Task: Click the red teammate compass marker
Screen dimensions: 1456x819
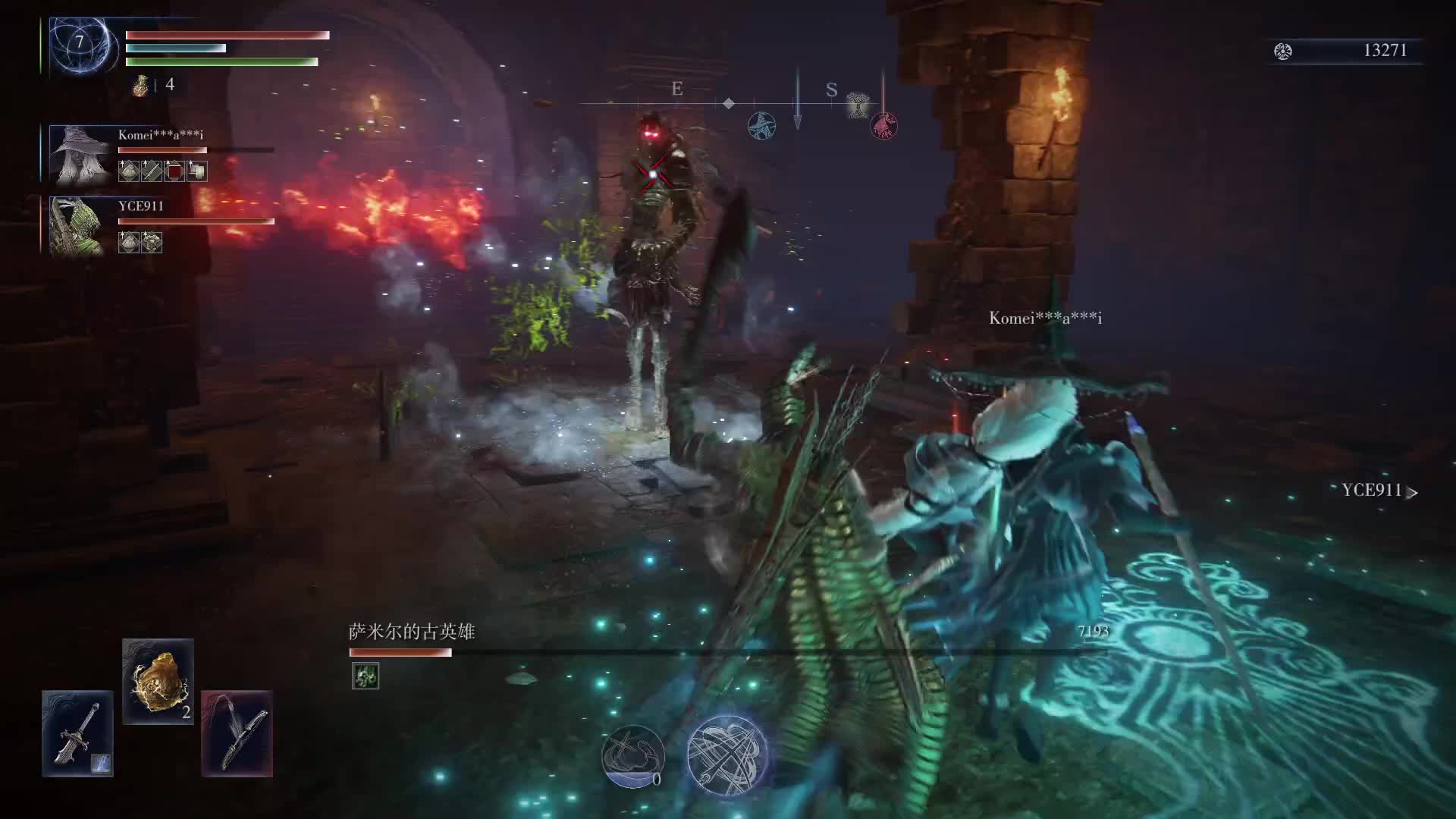Action: (883, 125)
